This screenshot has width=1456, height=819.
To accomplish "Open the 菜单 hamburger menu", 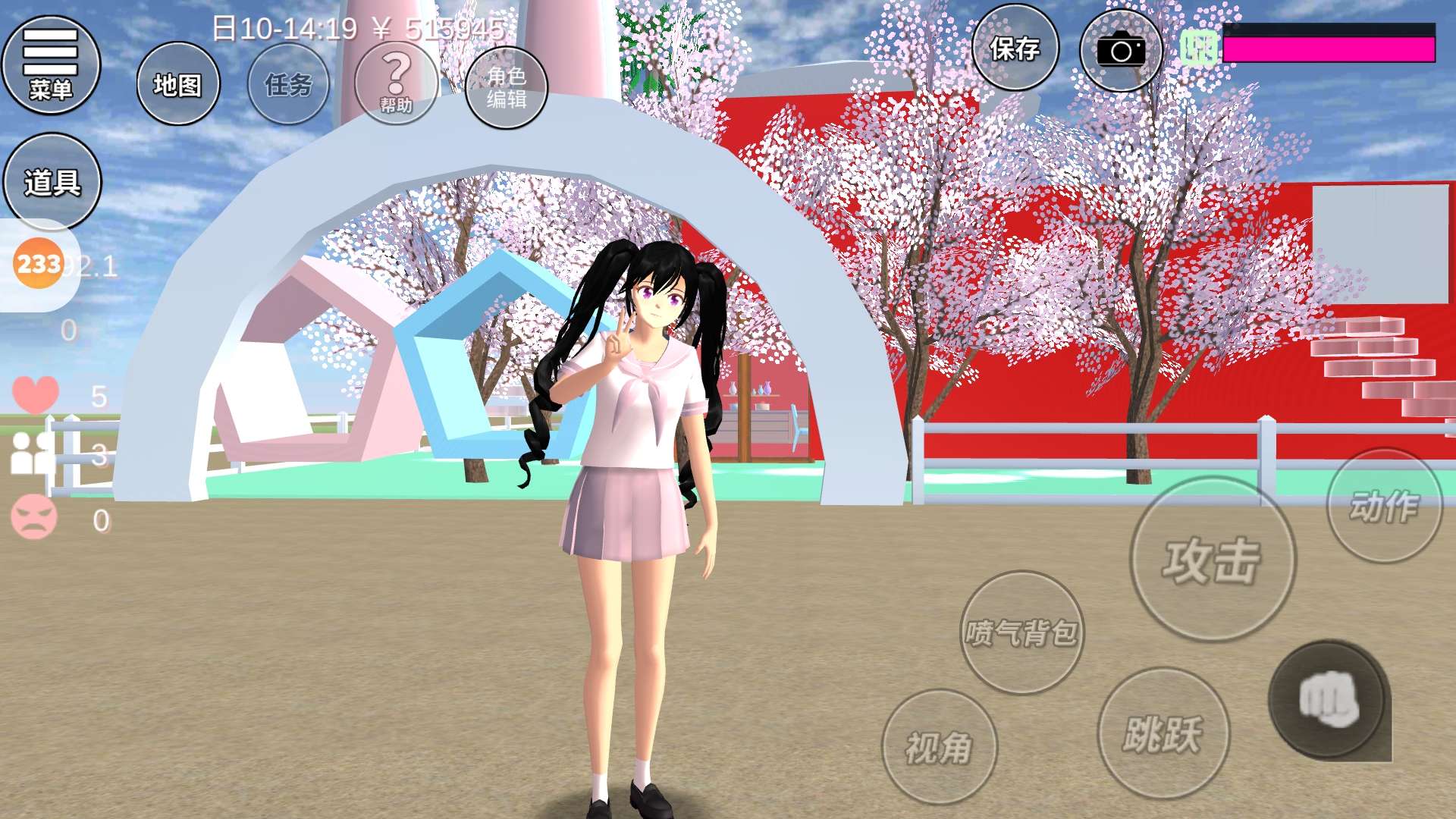I will (51, 65).
